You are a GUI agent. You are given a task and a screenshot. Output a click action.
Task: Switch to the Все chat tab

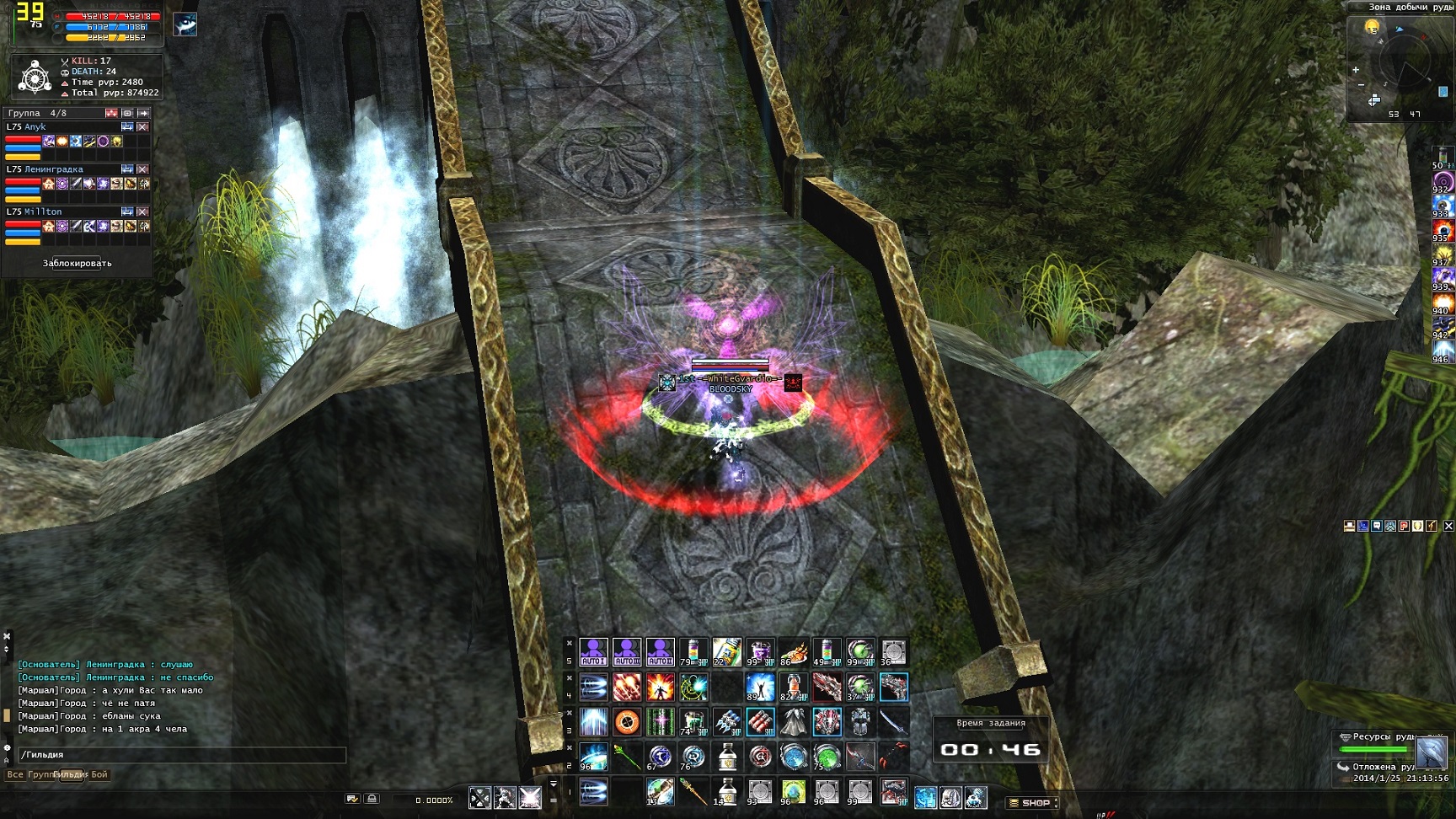click(15, 774)
